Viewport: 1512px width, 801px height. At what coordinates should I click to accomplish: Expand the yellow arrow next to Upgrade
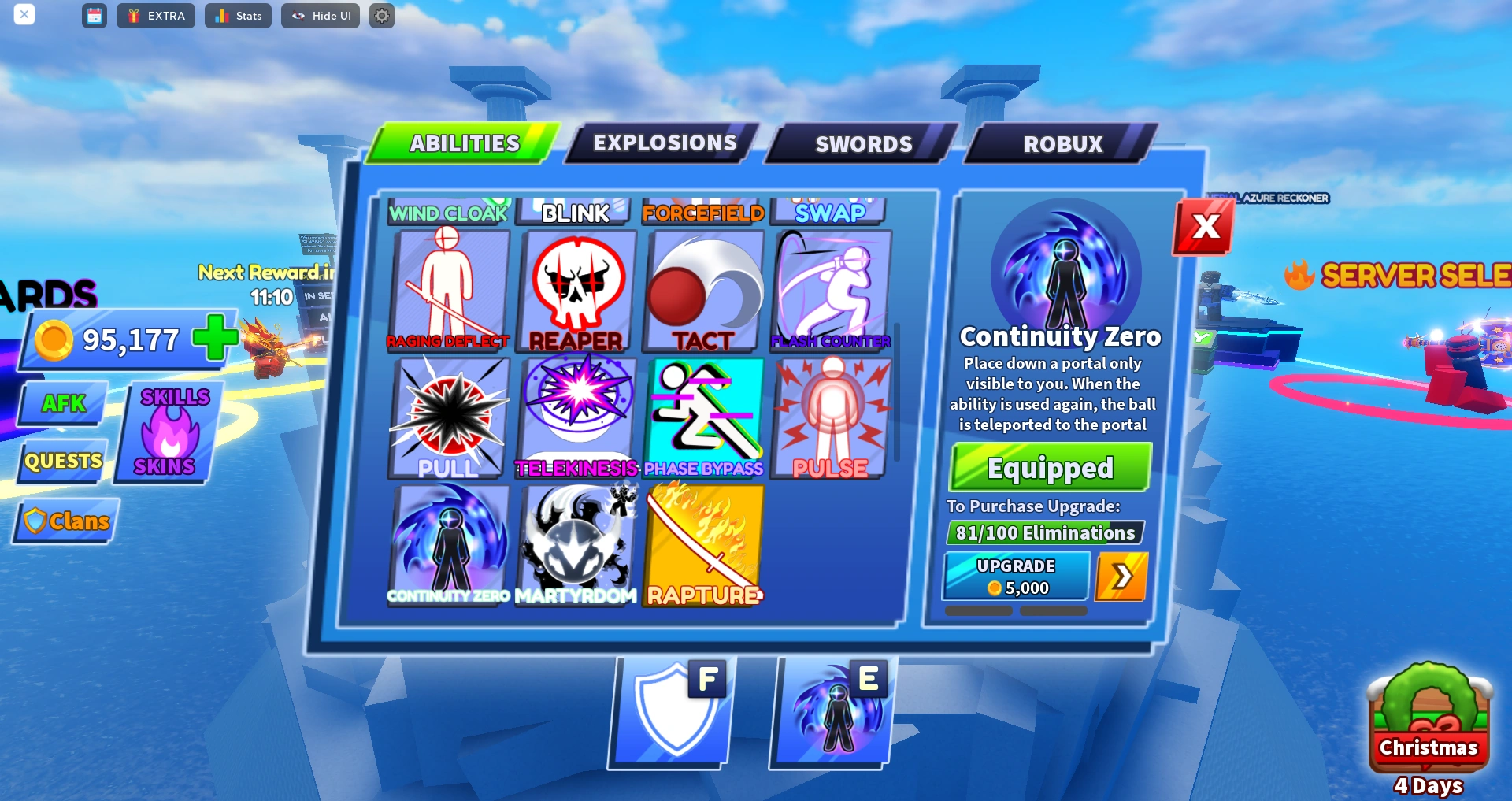[x=1121, y=576]
